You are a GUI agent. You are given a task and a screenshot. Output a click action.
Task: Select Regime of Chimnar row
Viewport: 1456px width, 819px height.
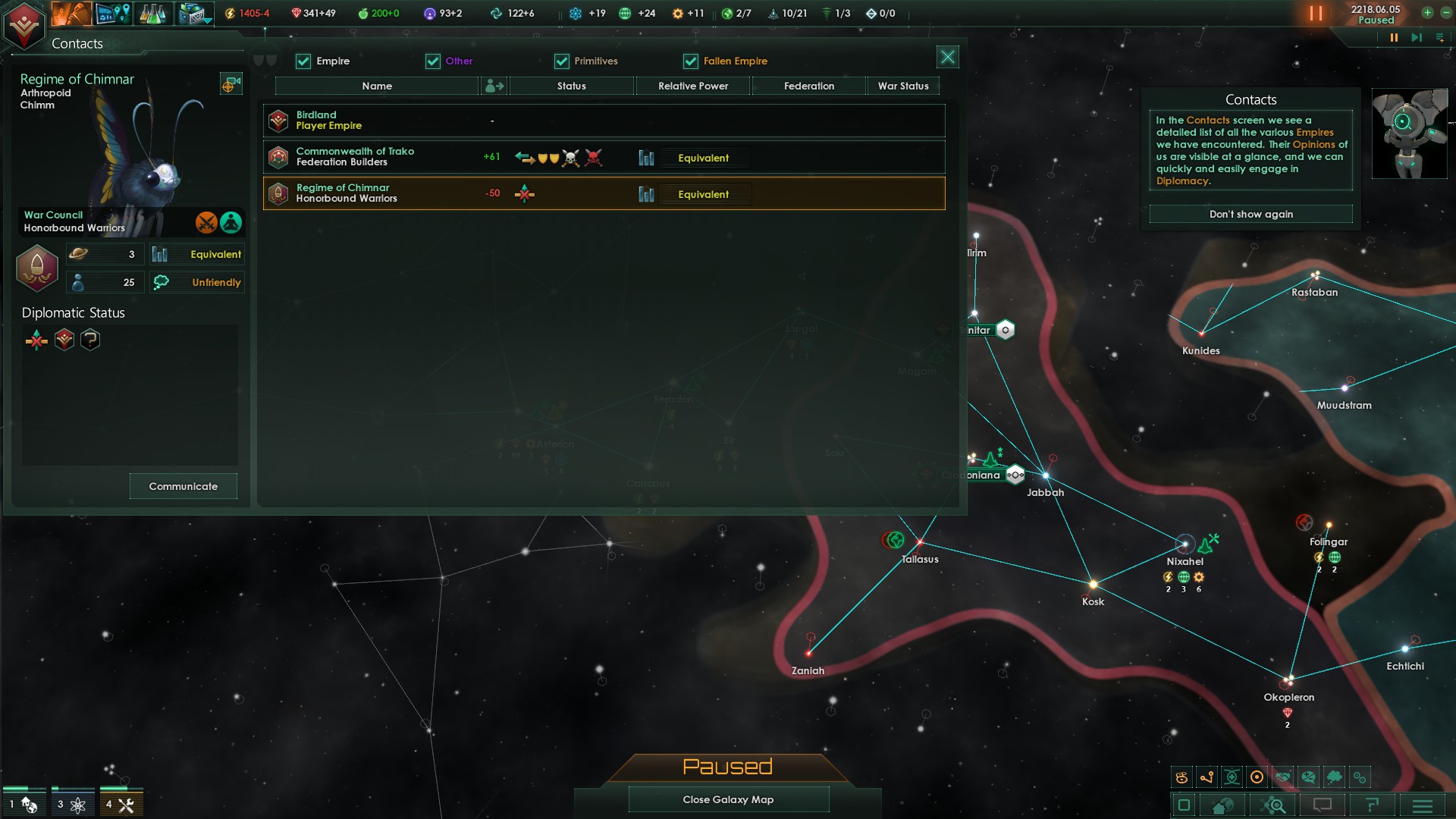coord(604,193)
